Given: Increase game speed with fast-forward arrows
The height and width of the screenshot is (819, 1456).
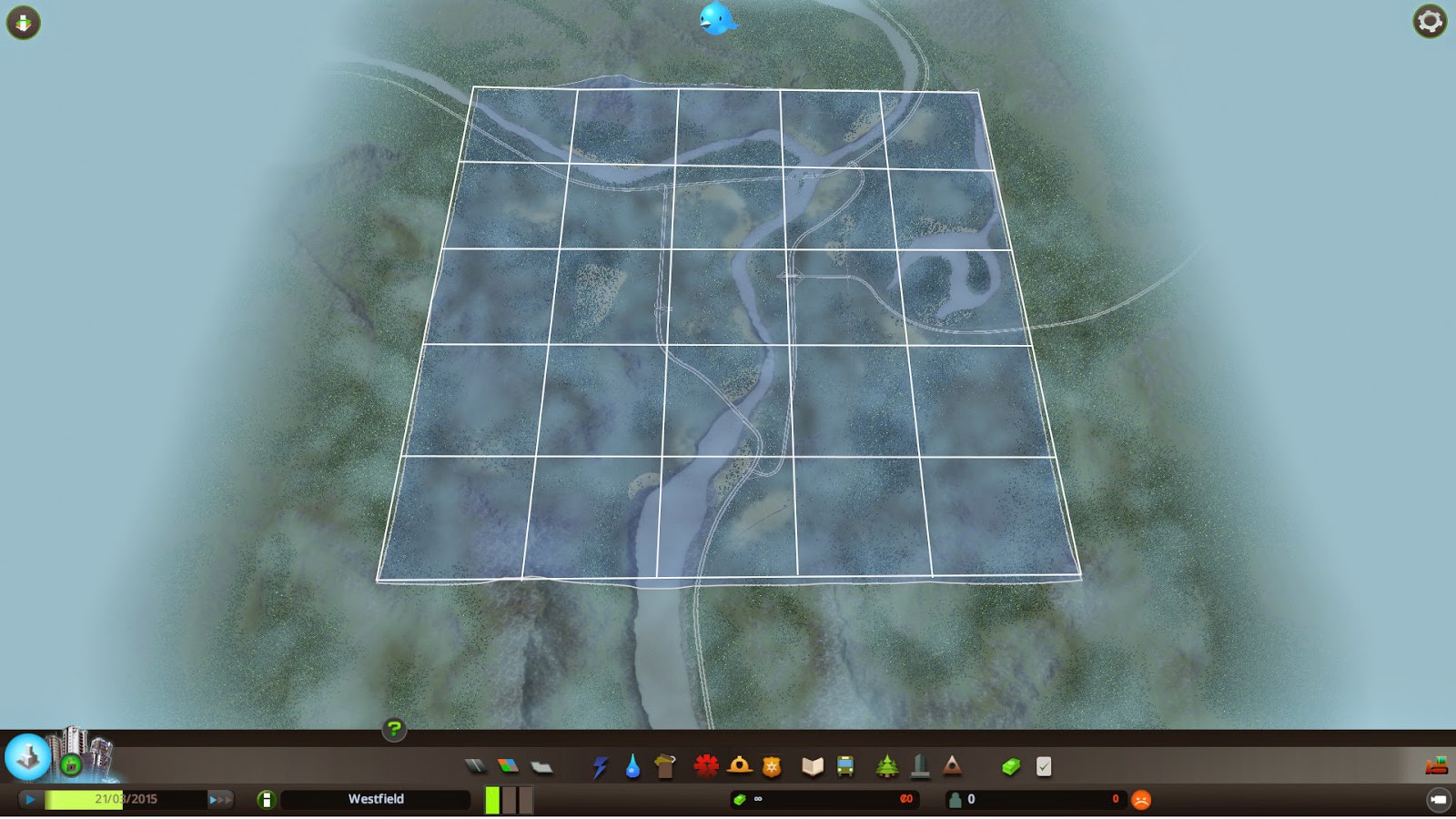Looking at the screenshot, I should [x=218, y=798].
